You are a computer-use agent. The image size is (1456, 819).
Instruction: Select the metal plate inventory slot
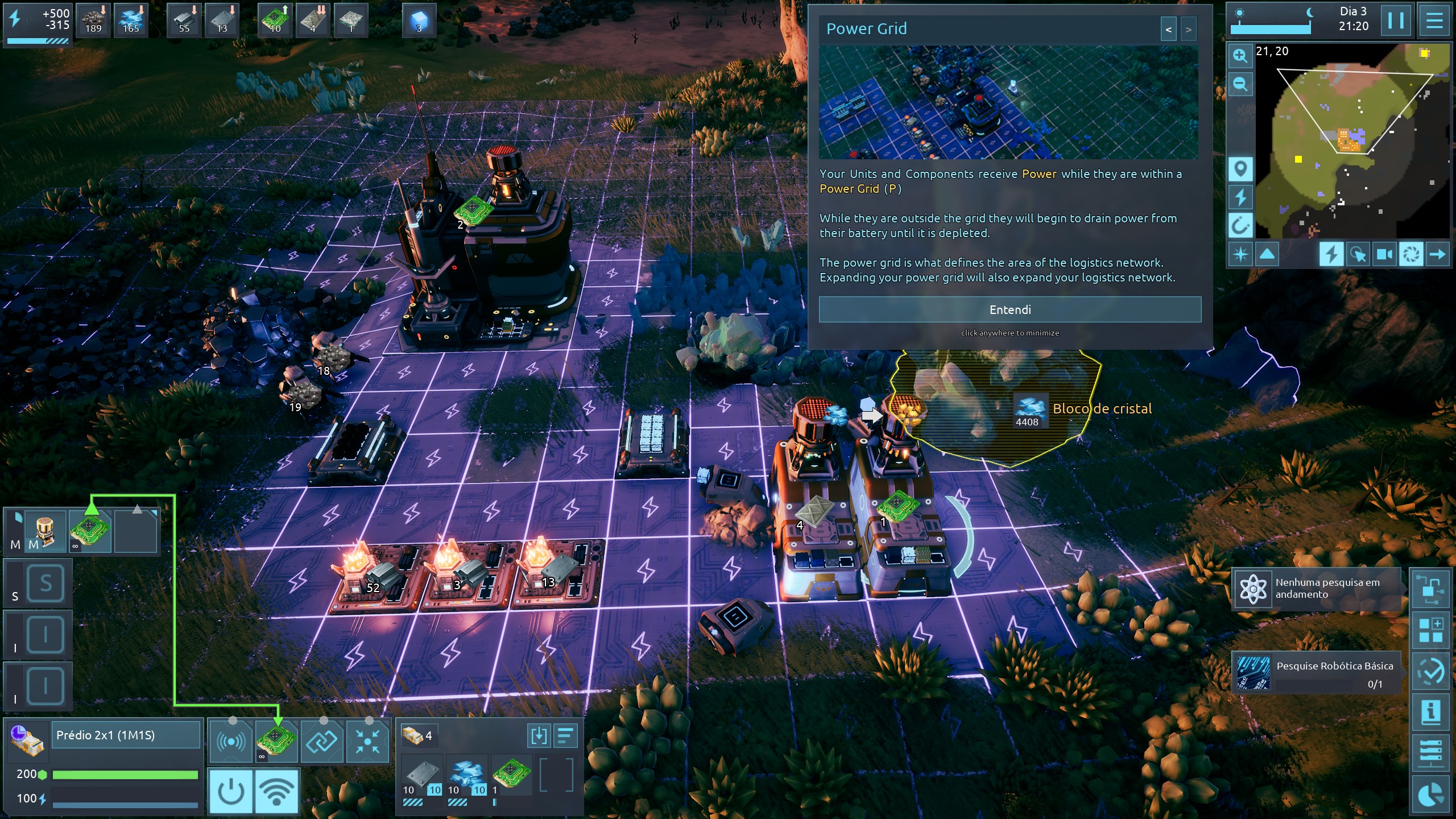pos(421,775)
